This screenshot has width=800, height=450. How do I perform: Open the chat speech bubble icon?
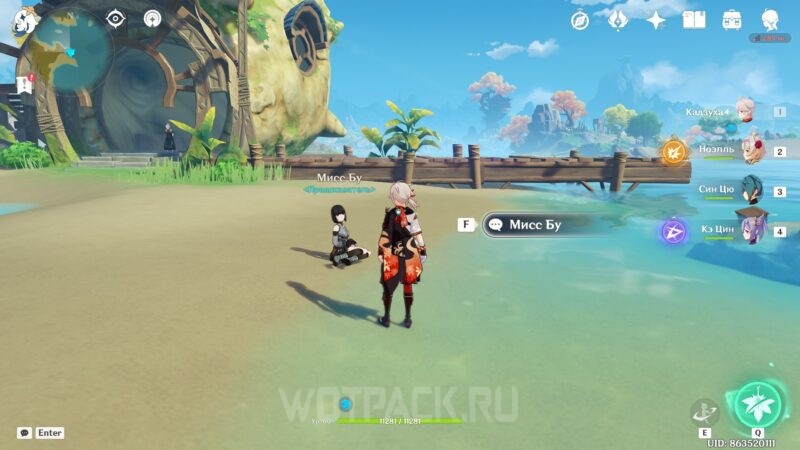(24, 433)
